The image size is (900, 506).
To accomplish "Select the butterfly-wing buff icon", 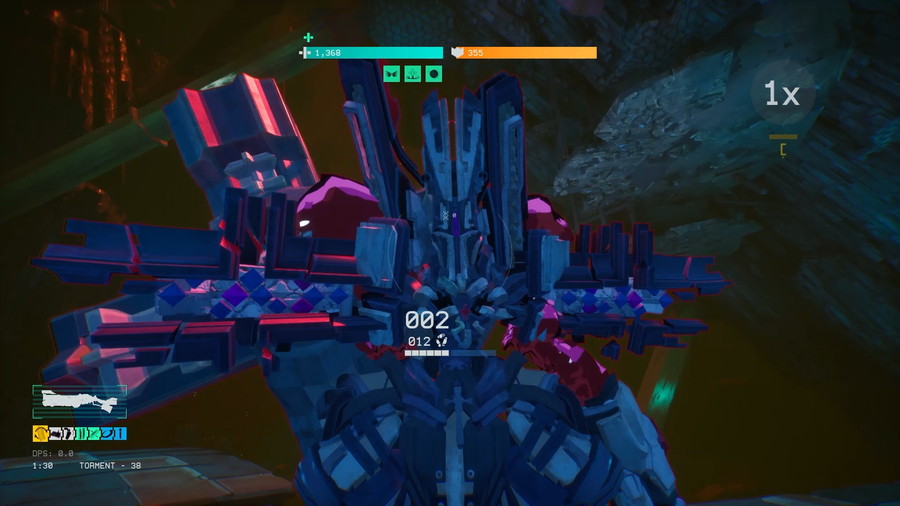I will pyautogui.click(x=392, y=73).
